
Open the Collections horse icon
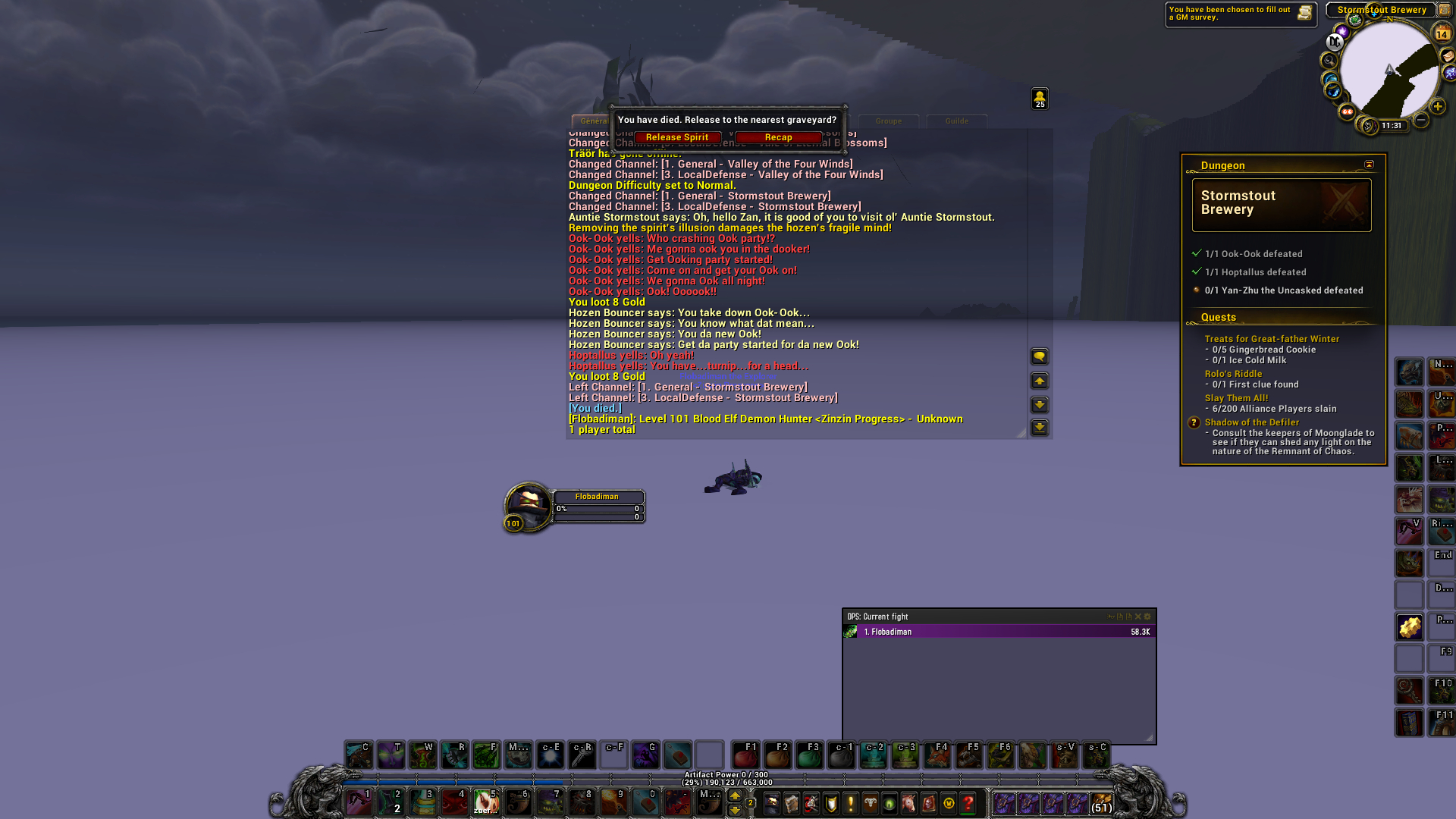click(x=908, y=804)
